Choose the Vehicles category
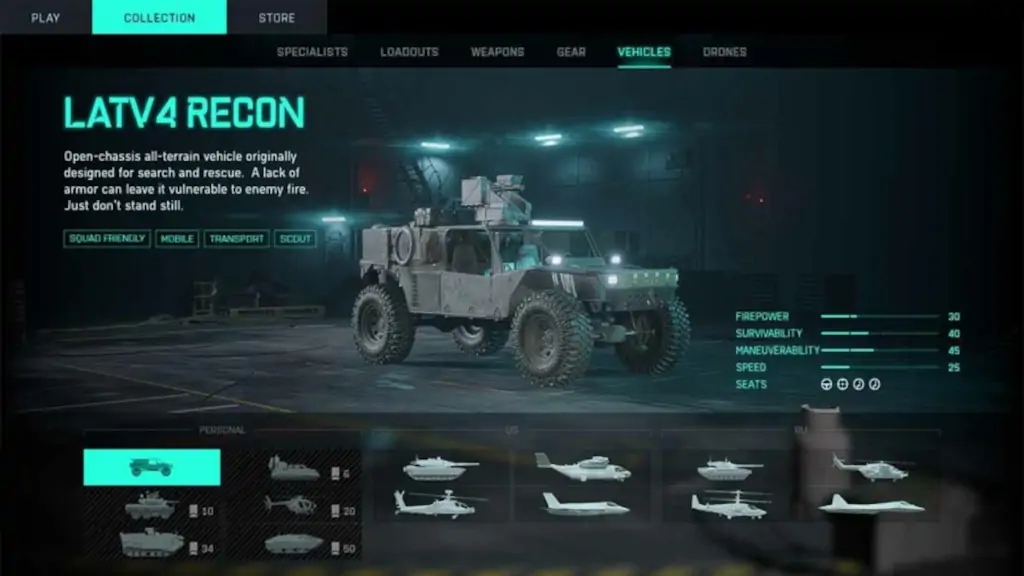 click(x=644, y=52)
